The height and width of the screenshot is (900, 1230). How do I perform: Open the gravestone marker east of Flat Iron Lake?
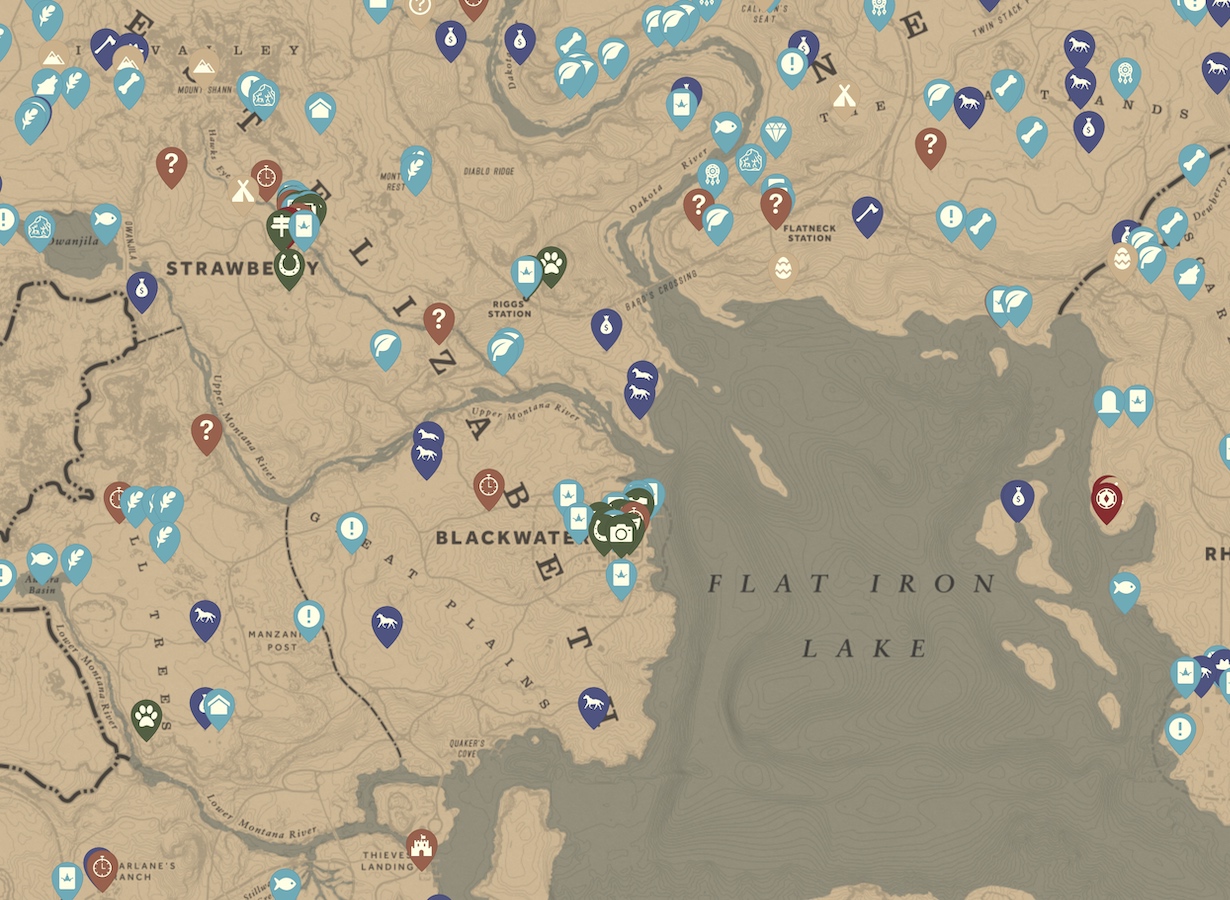(1109, 403)
